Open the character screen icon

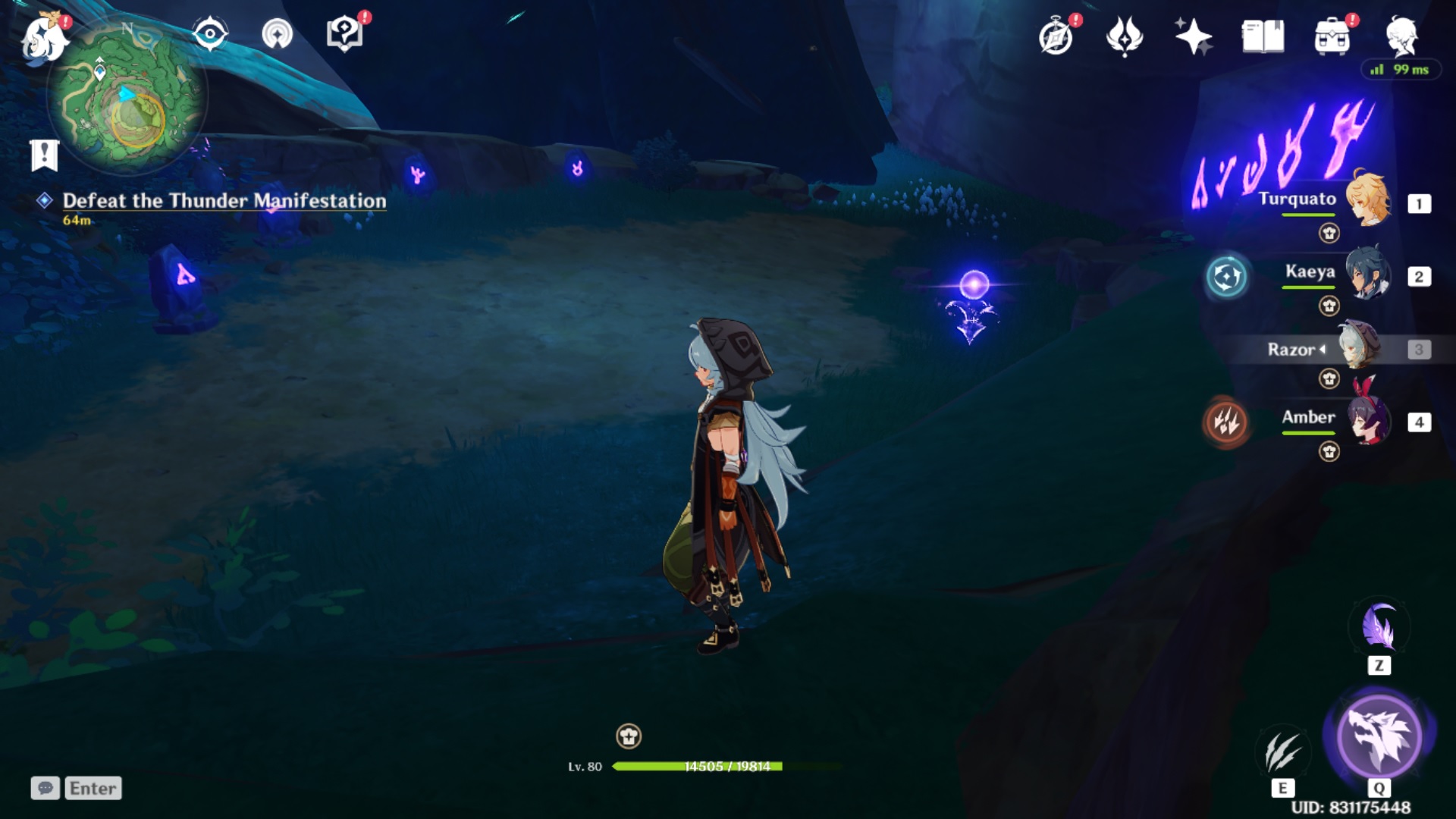(x=1401, y=36)
